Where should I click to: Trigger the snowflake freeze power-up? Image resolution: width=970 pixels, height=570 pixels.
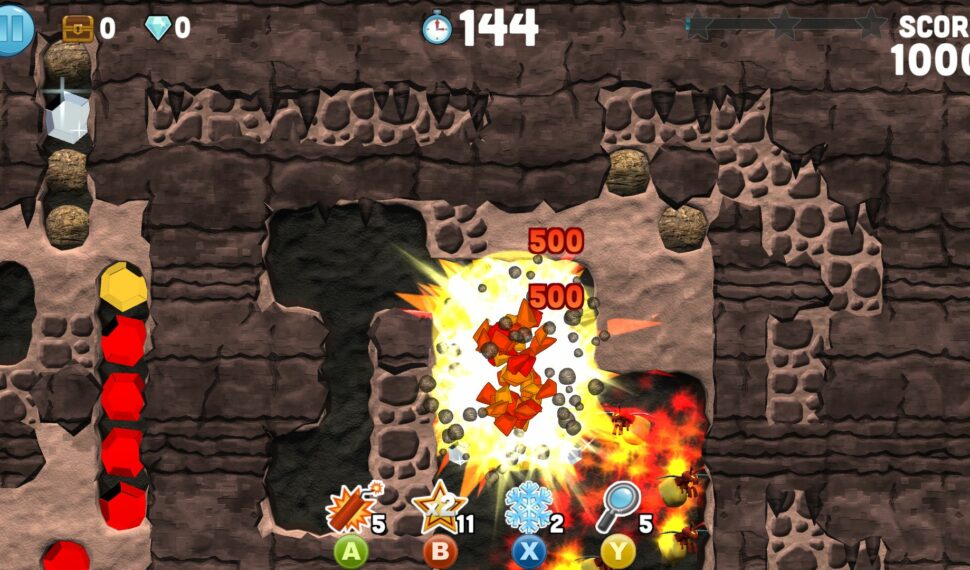527,508
